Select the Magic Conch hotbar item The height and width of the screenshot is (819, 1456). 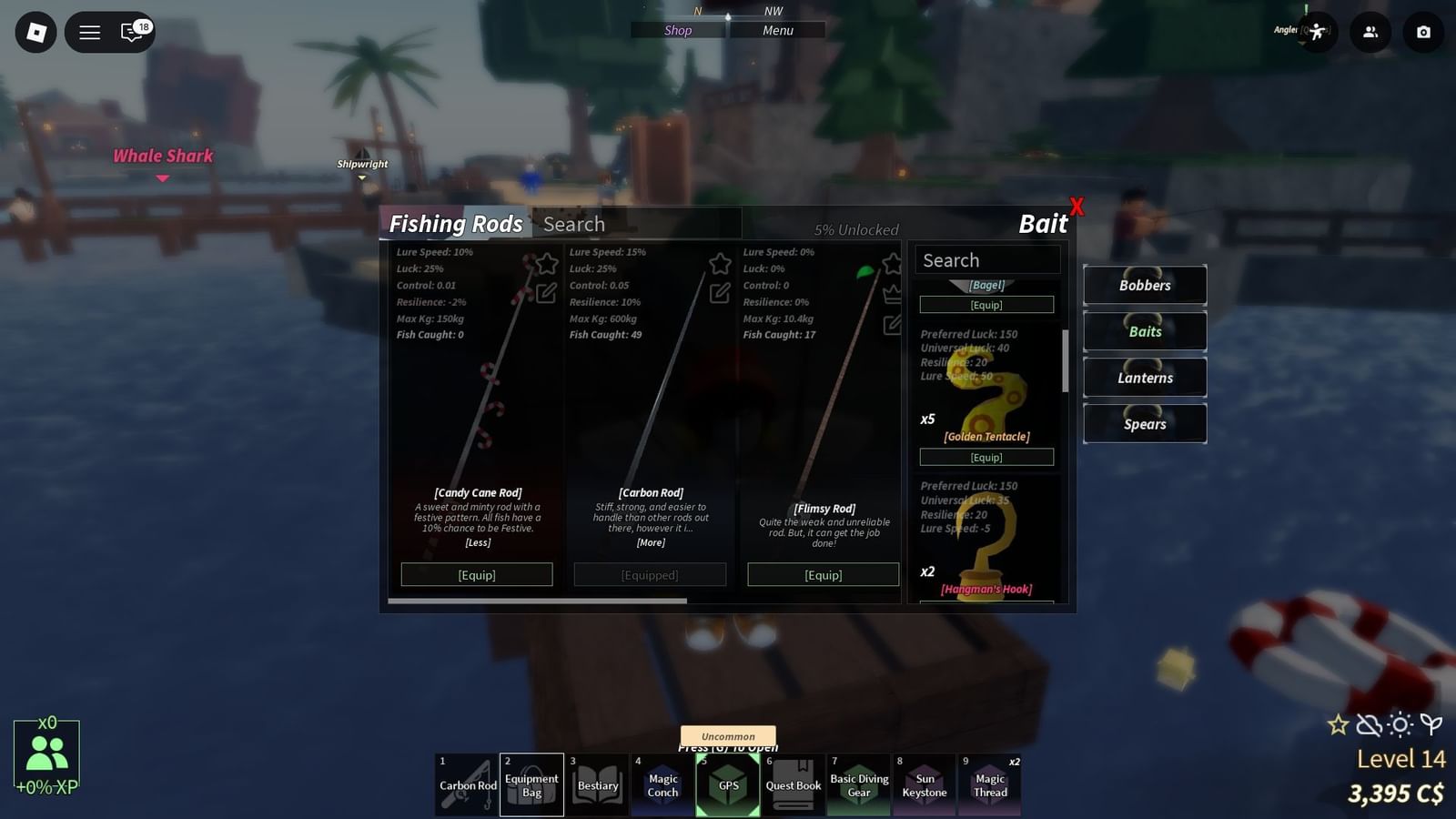[662, 784]
